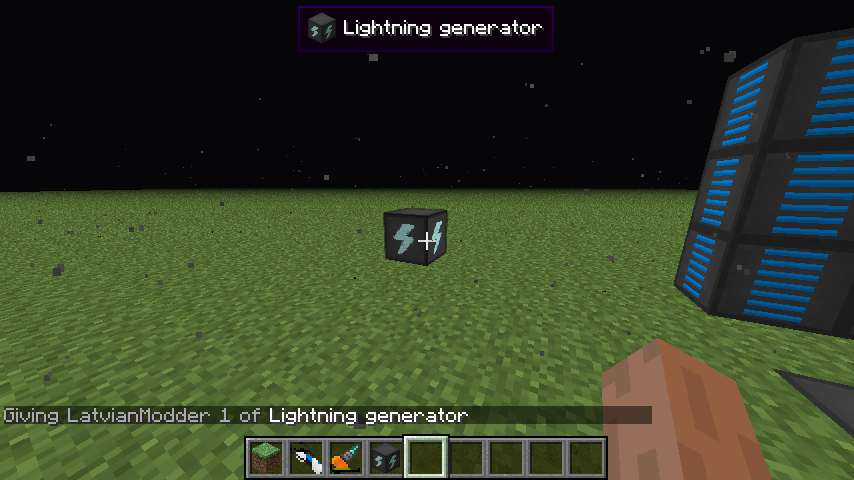This screenshot has height=480, width=854.
Task: Select the grass block hotbar slot
Action: coord(266,458)
